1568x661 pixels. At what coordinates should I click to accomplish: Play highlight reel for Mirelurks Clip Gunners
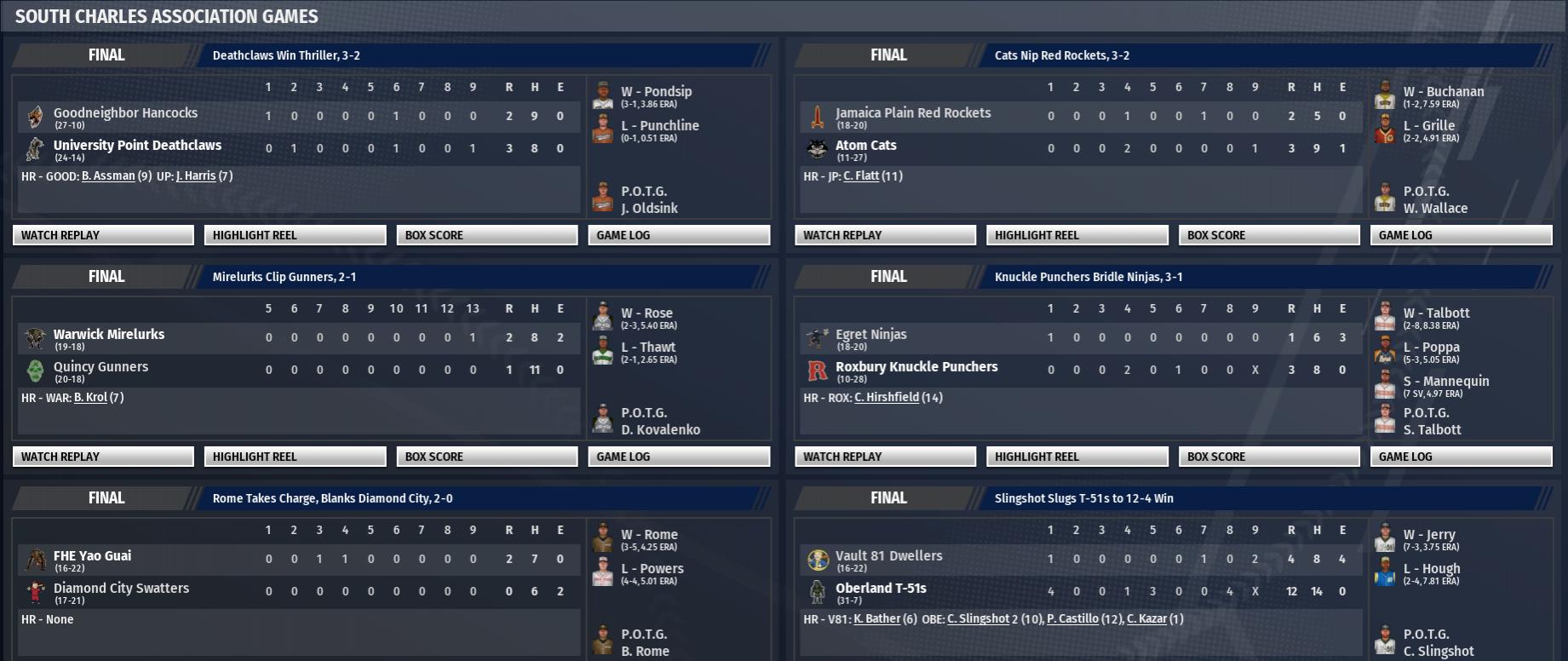(295, 457)
